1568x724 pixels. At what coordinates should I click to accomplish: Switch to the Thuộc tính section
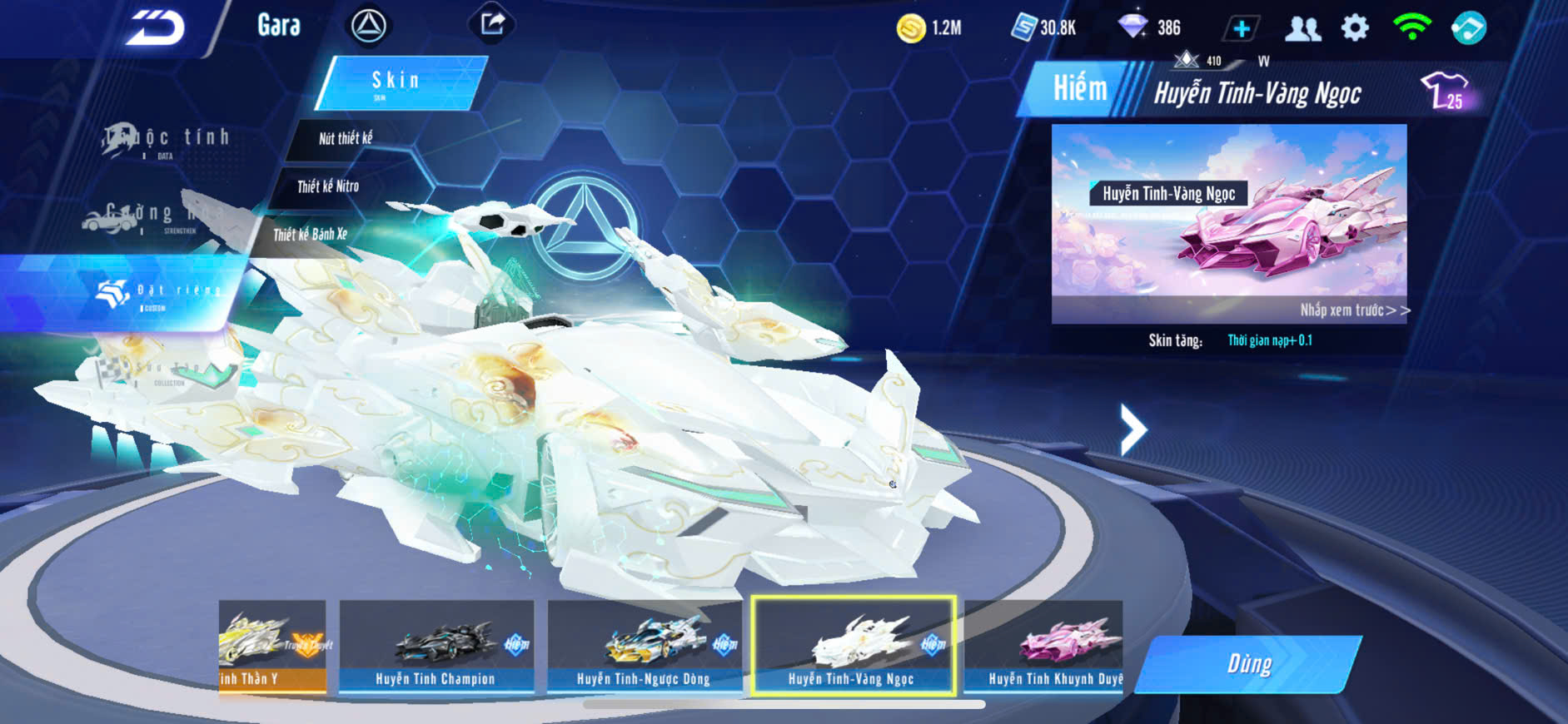[x=167, y=139]
